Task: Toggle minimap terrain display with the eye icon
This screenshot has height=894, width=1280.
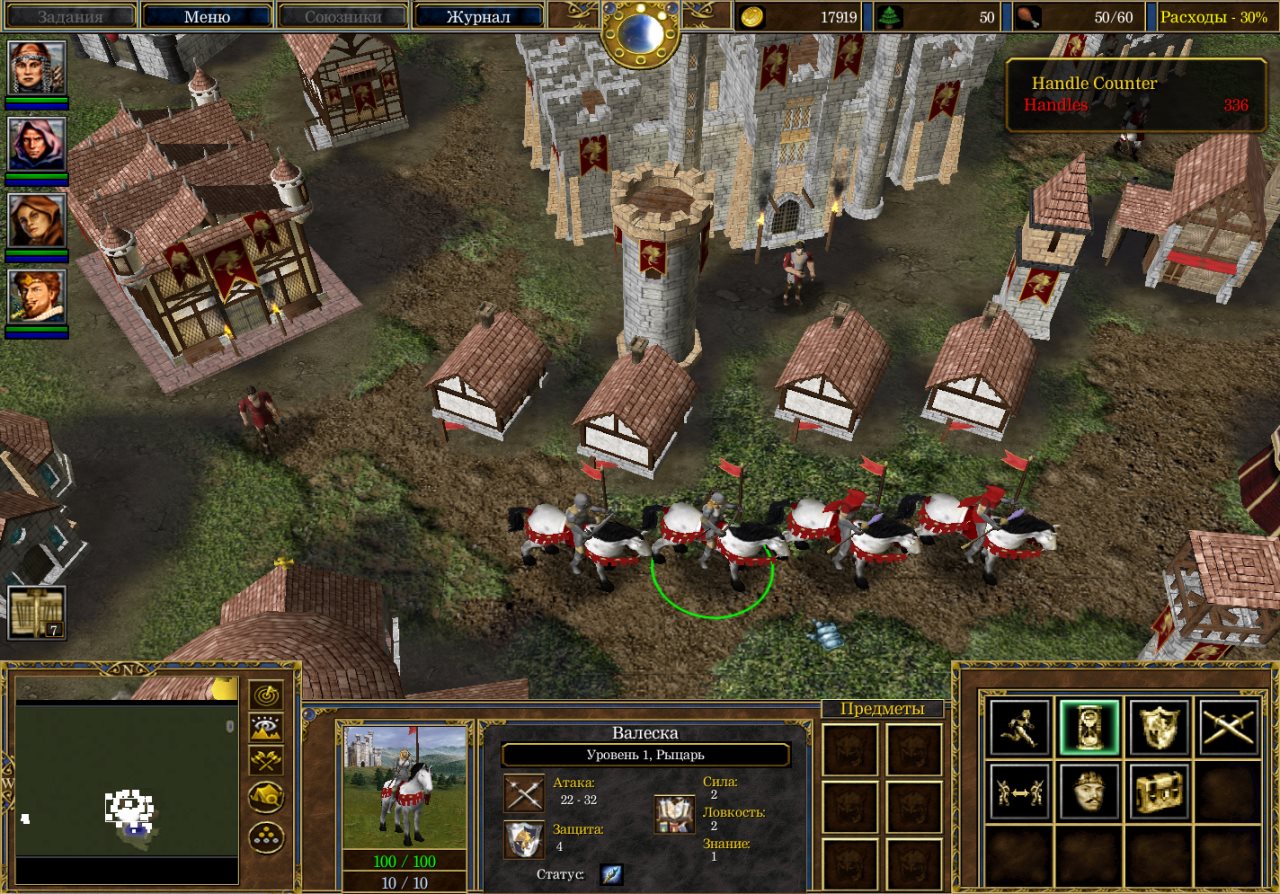Action: [266, 728]
